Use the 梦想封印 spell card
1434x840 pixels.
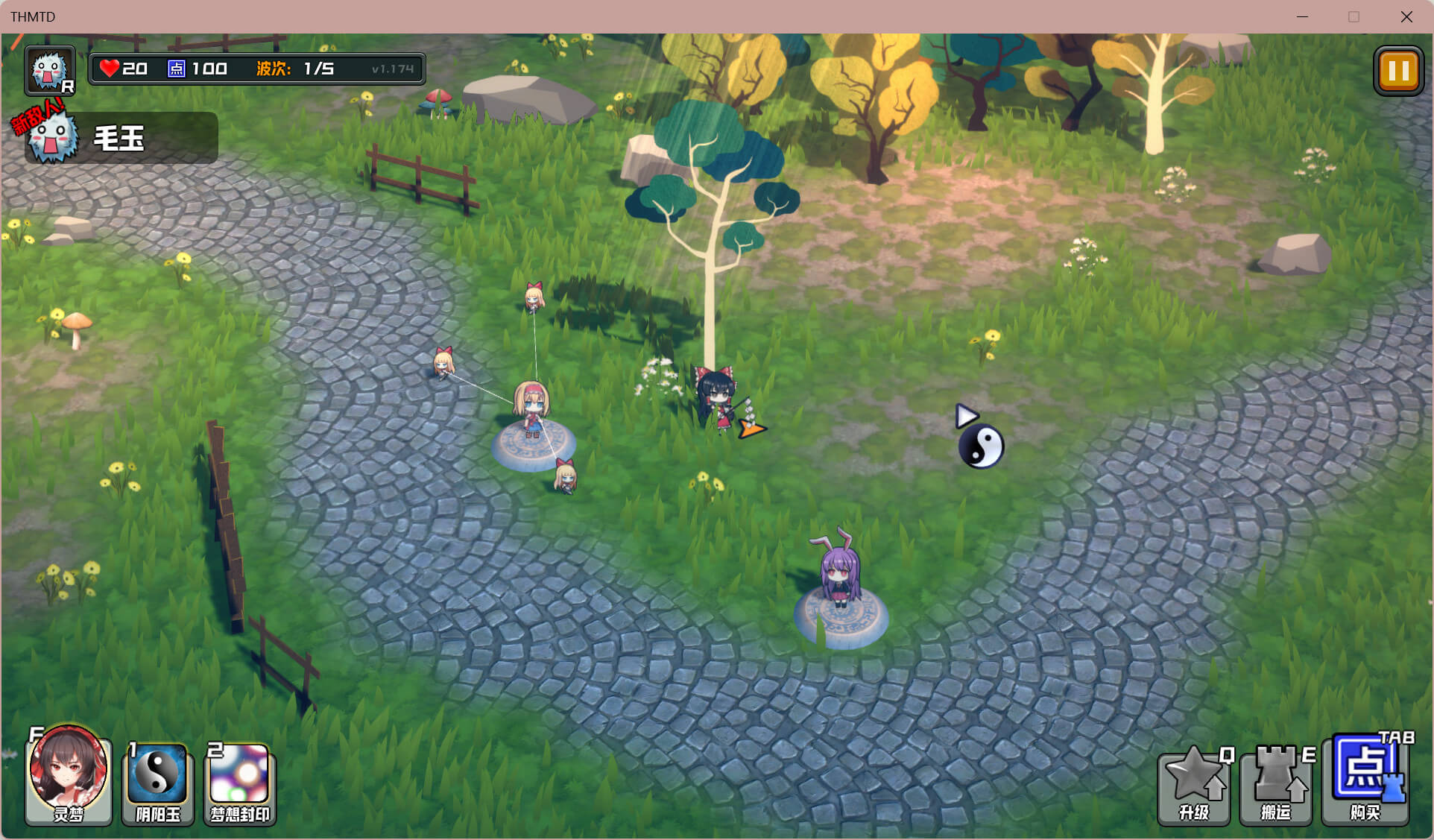[x=239, y=783]
